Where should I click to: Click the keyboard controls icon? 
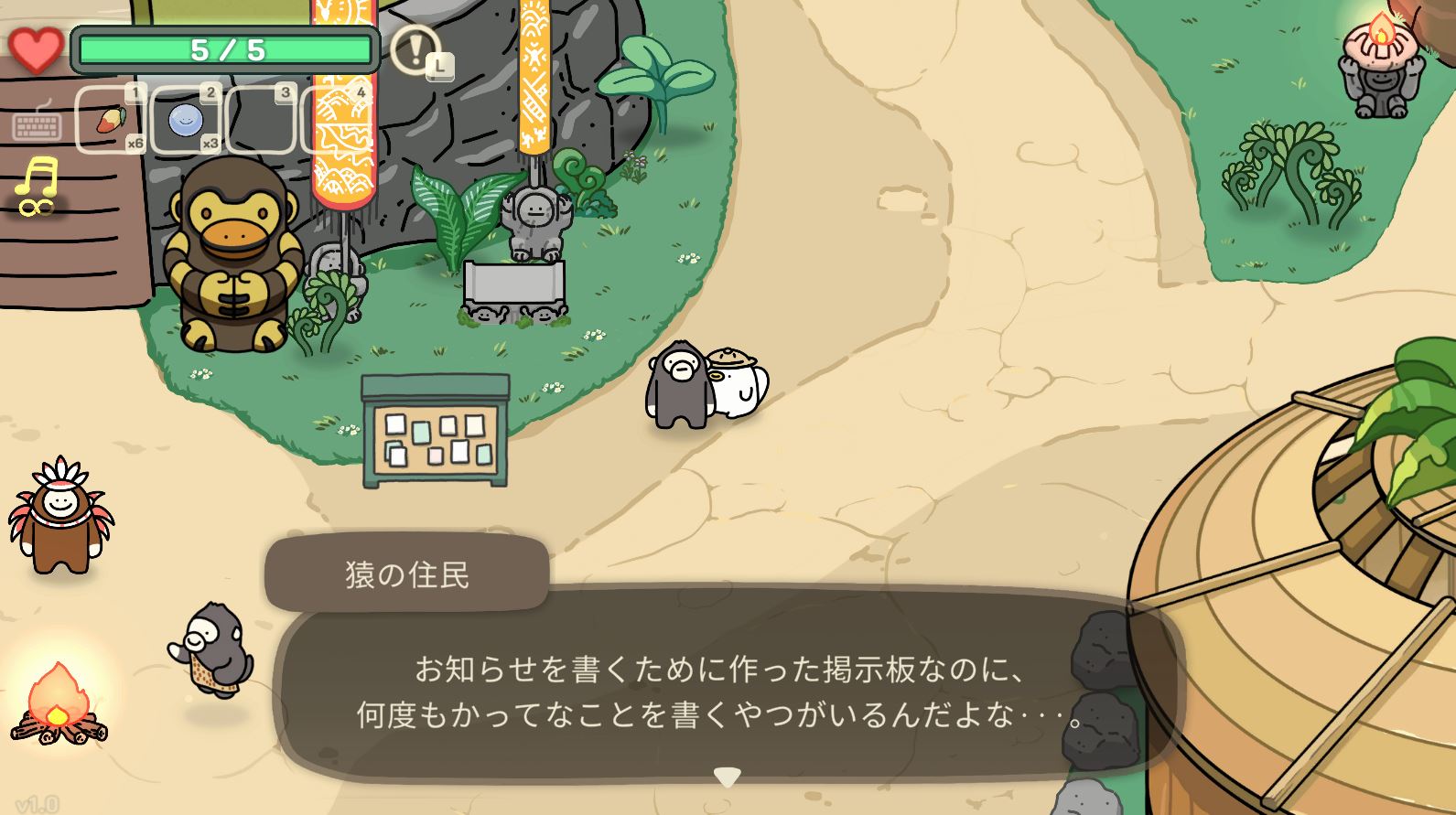[x=37, y=123]
